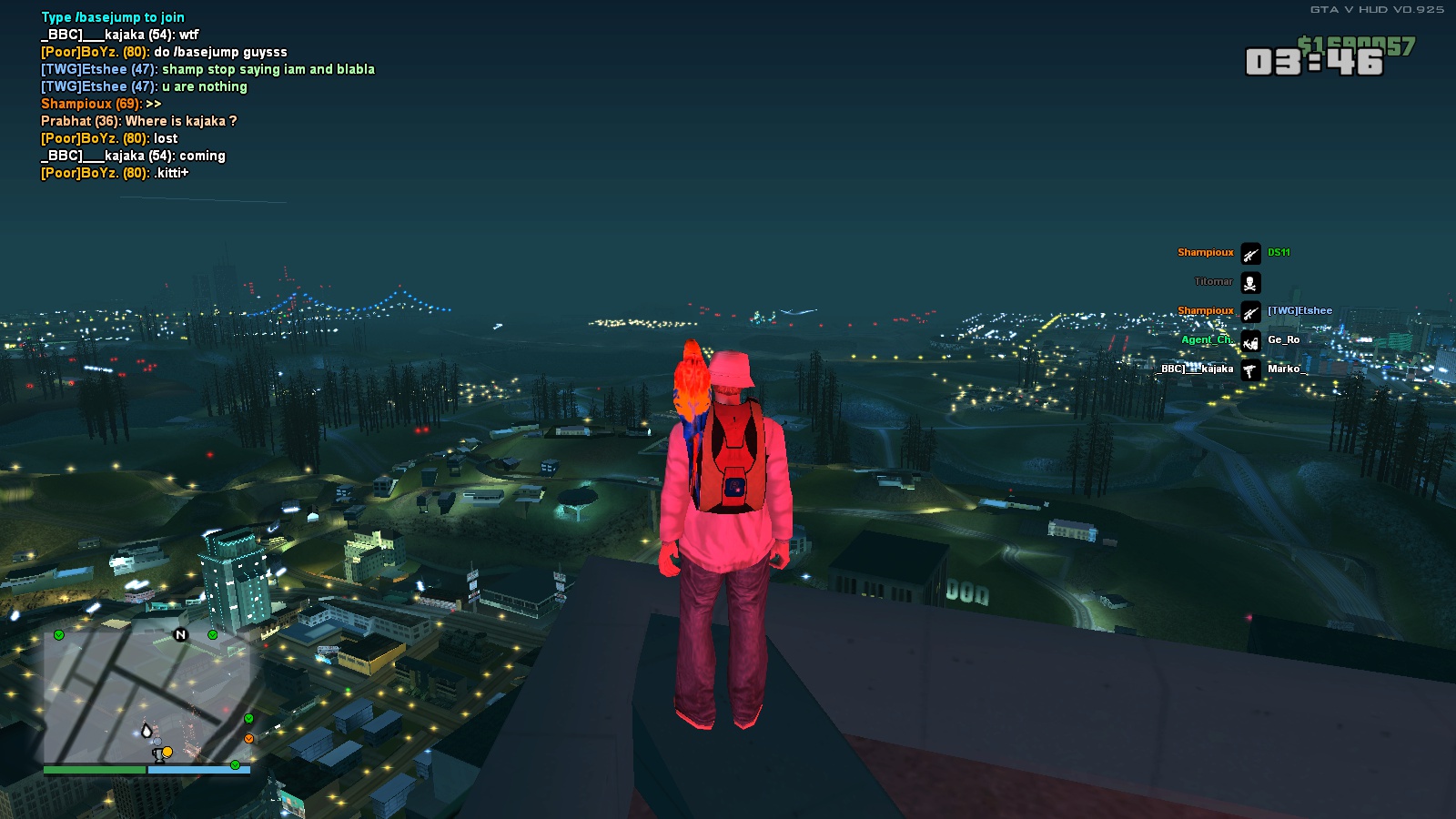Select the trophy marker on the minimap
This screenshot has width=1456, height=819.
(x=158, y=754)
